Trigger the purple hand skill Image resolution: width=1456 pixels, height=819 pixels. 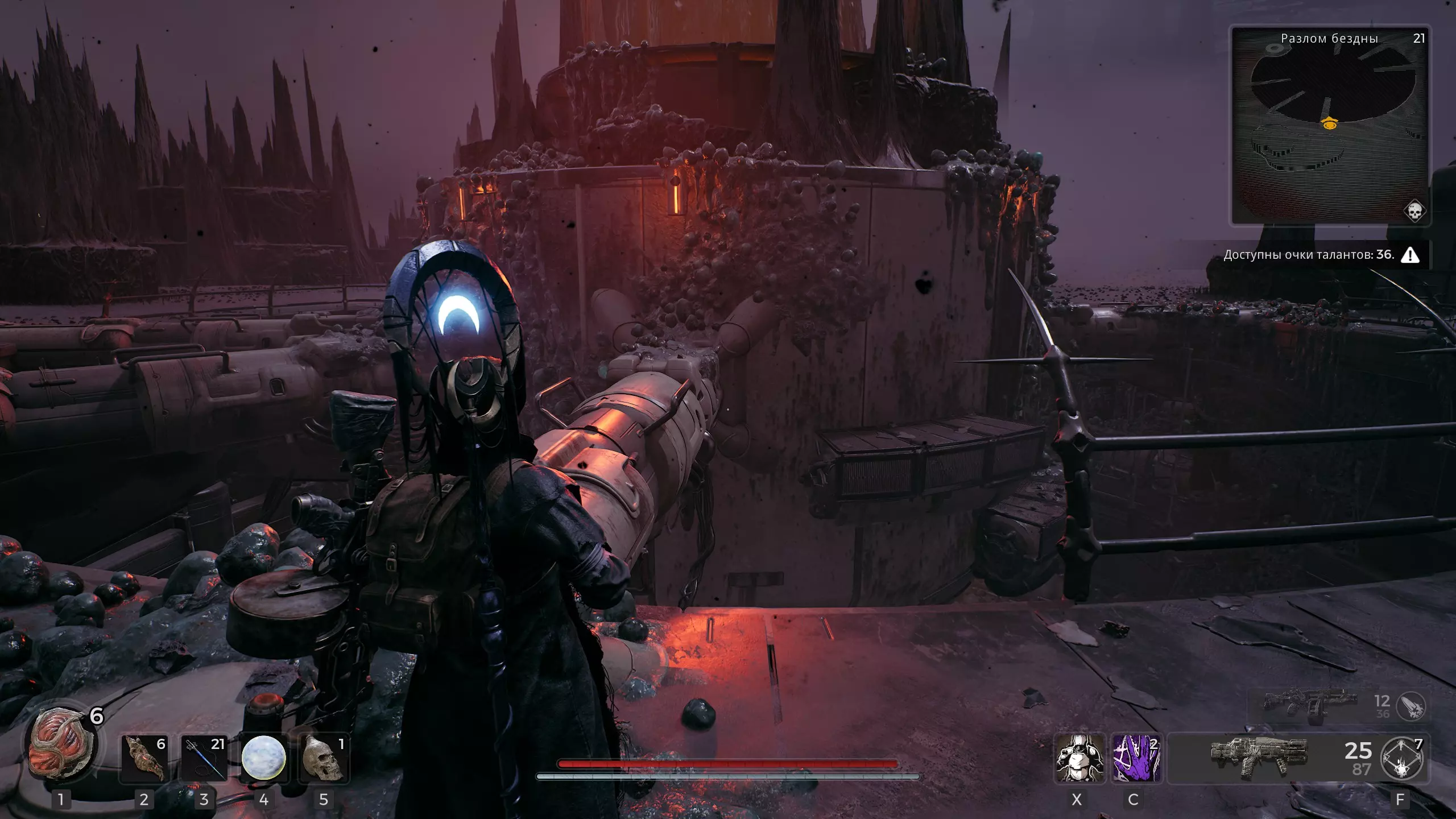[x=1135, y=758]
